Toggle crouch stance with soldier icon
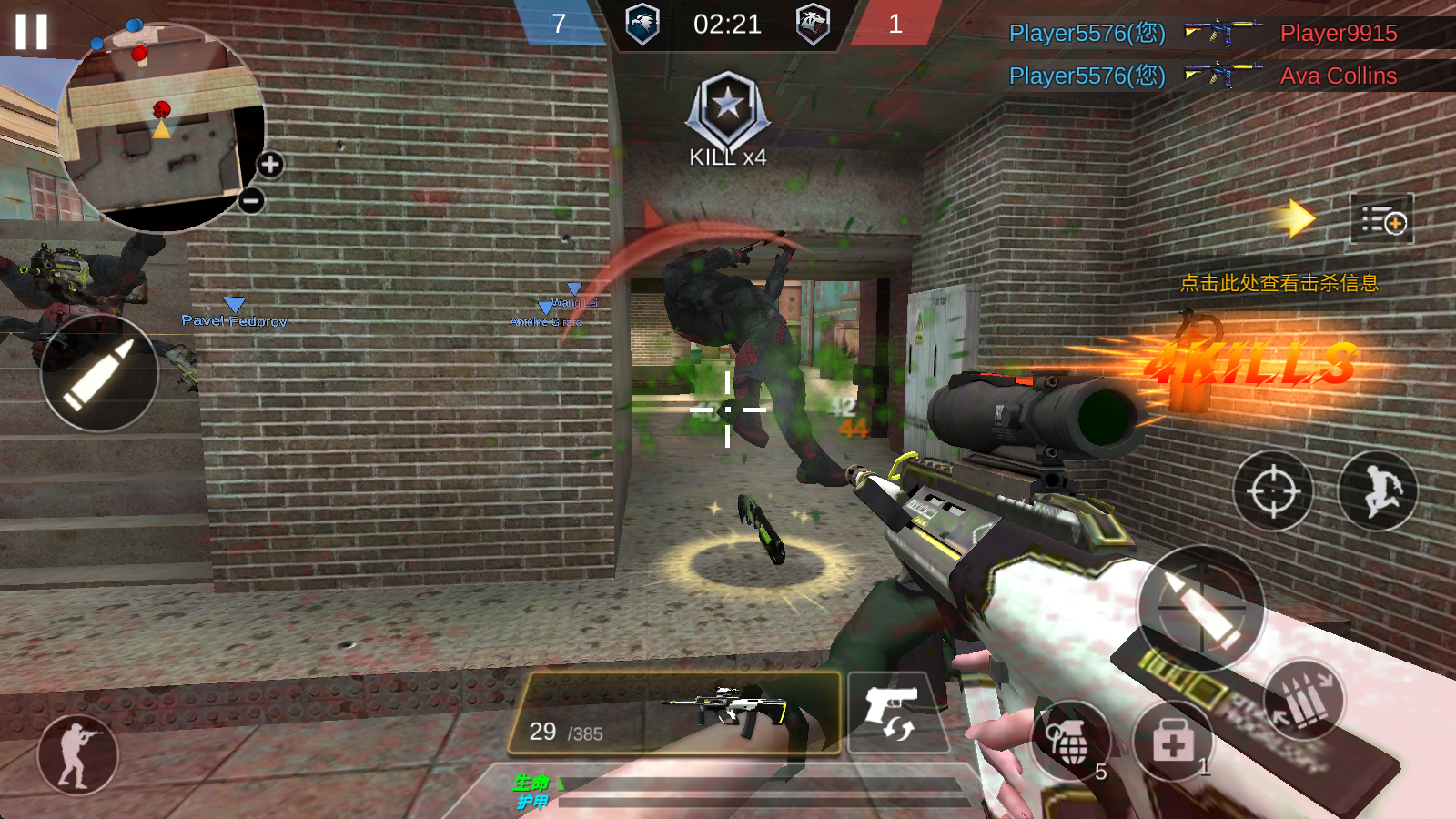This screenshot has width=1456, height=819. tap(77, 755)
